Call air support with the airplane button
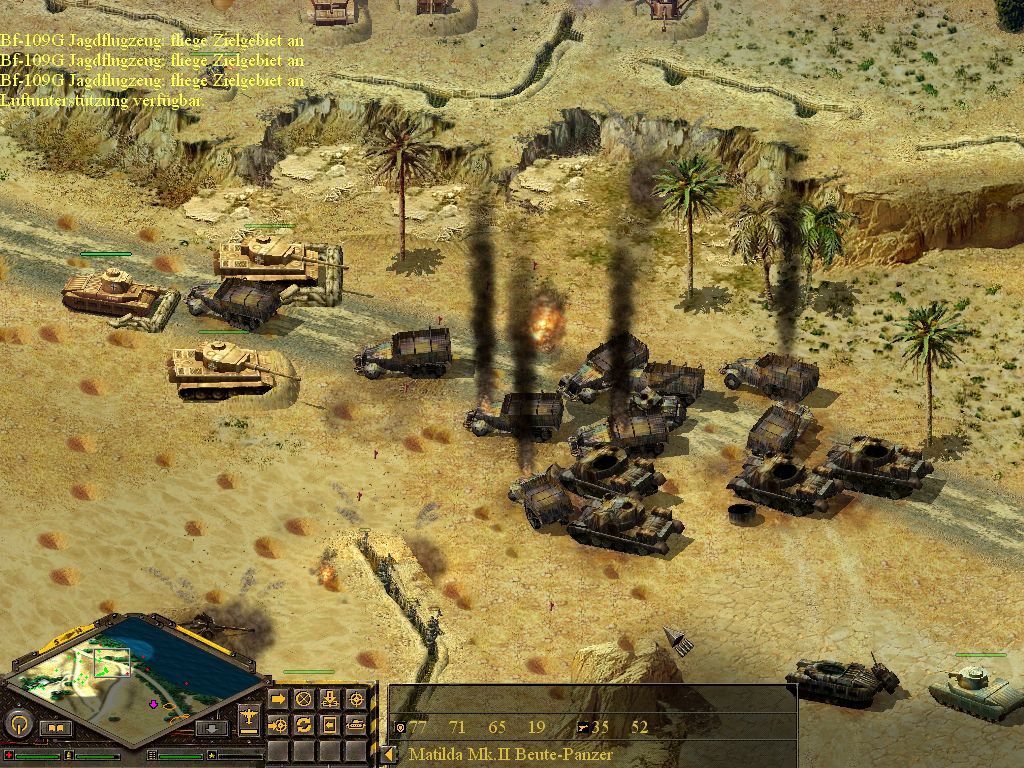Viewport: 1024px width, 768px height. pos(249,717)
